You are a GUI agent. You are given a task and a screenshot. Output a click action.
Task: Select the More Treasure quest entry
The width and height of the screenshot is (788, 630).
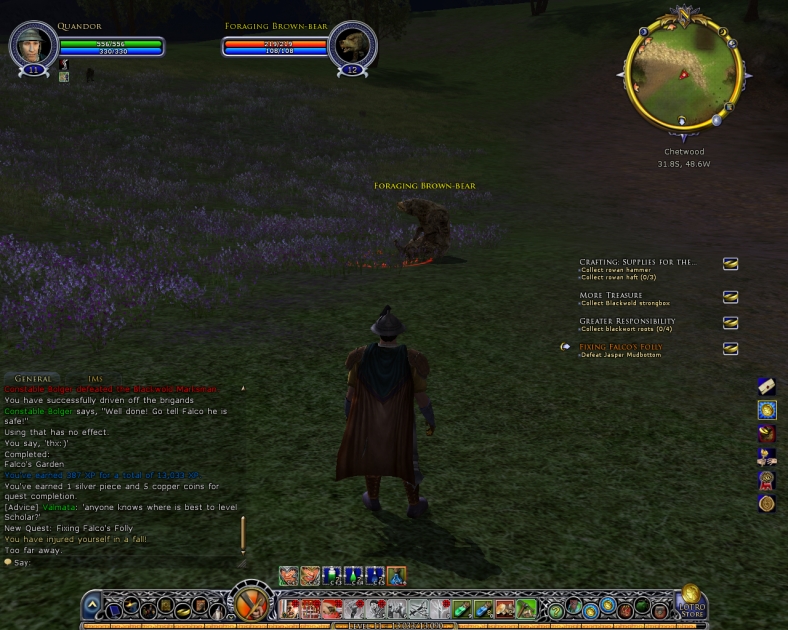611,295
